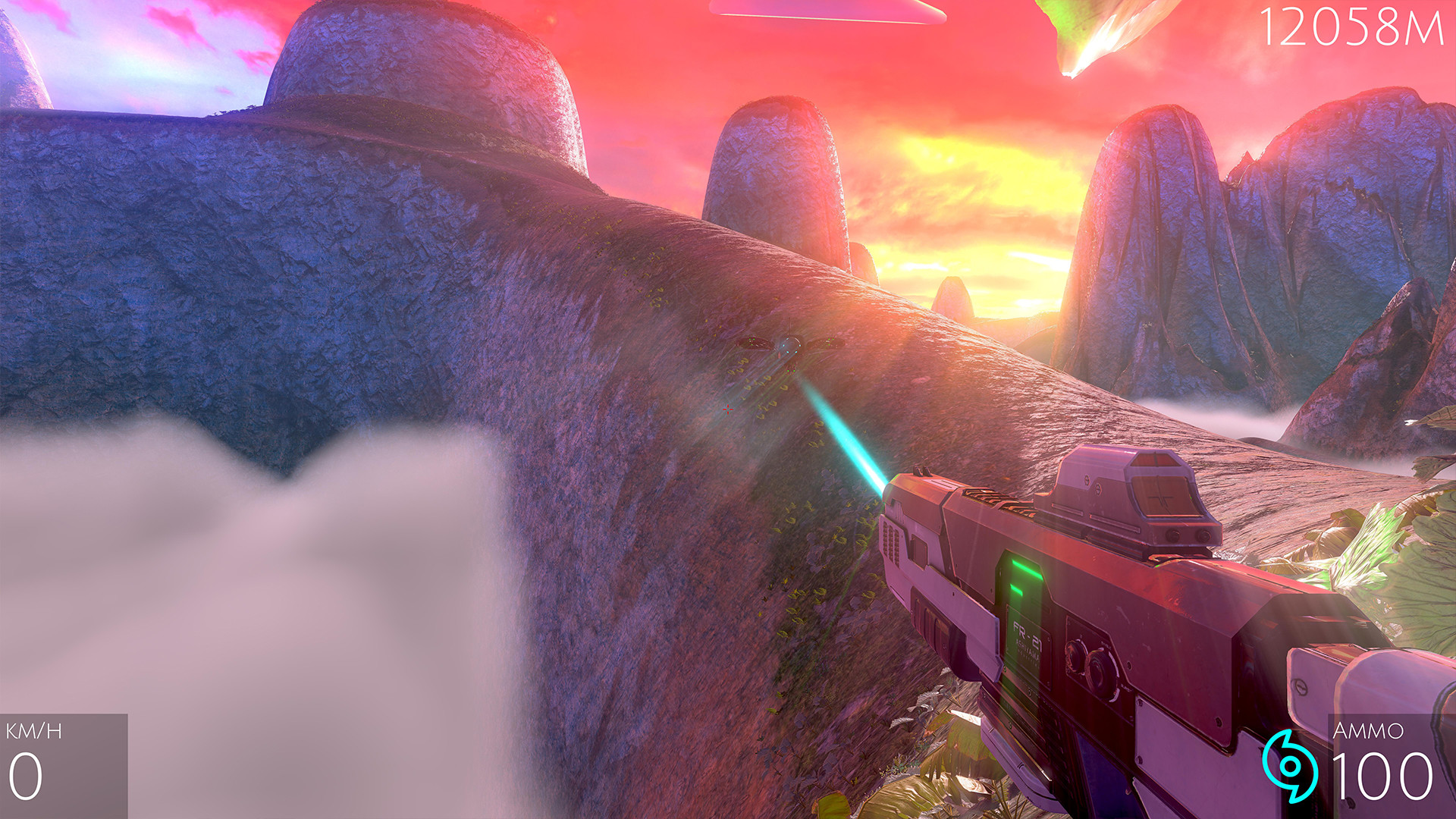Click the right knob dial on the weapon body
Viewport: 1456px width, 819px height.
[x=1101, y=670]
